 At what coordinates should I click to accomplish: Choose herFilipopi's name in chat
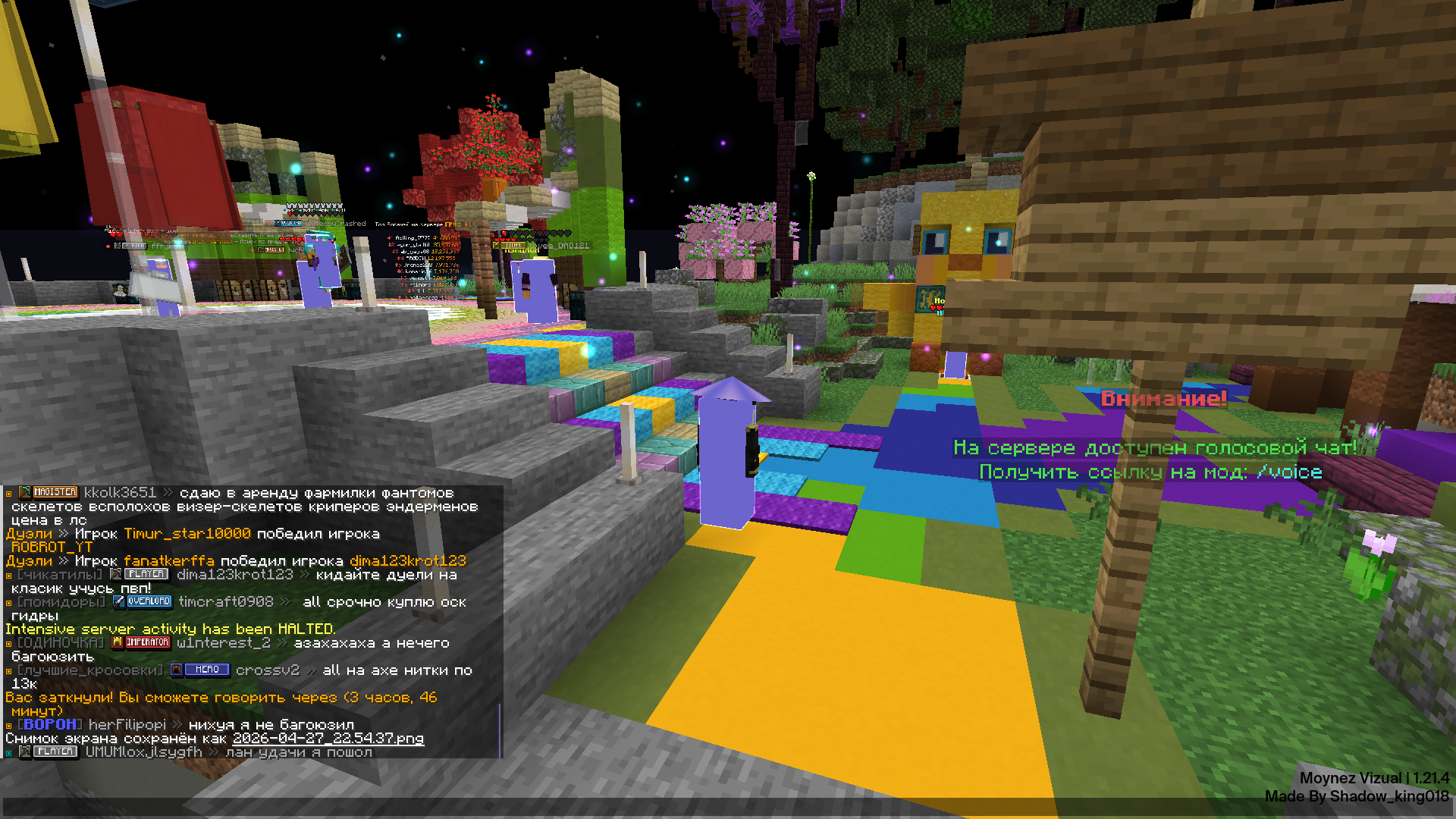point(127,725)
